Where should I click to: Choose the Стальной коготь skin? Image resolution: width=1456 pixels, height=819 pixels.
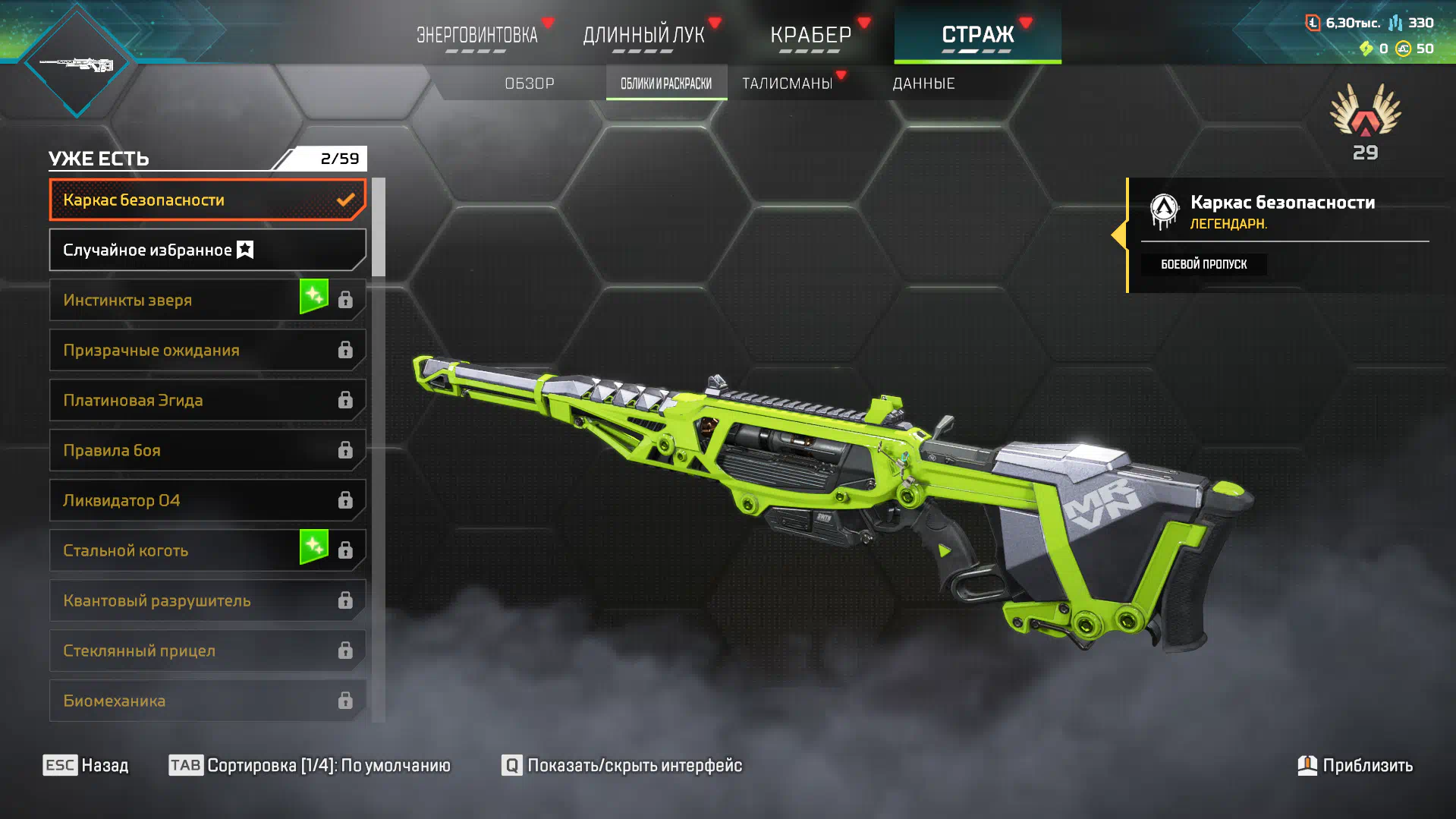pos(175,550)
